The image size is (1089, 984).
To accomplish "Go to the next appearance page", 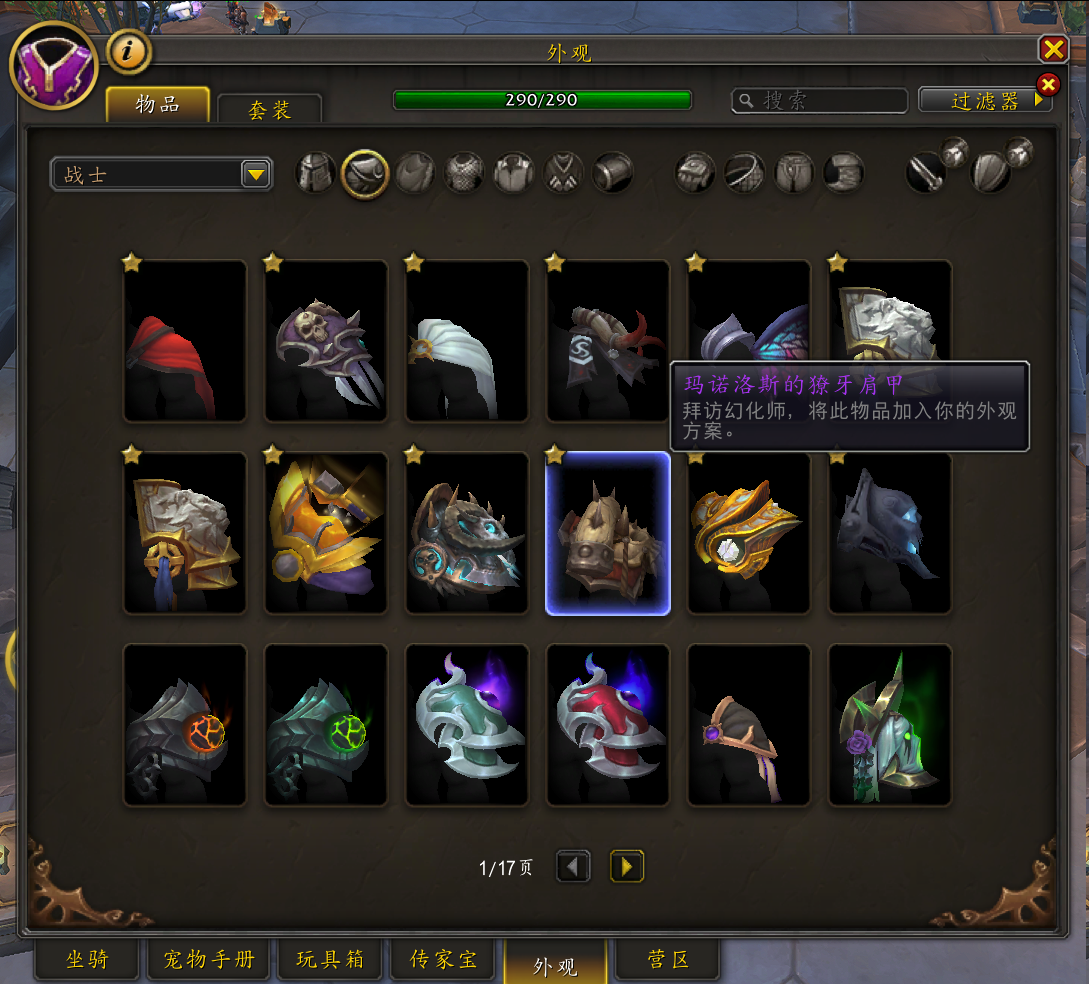I will tap(627, 867).
